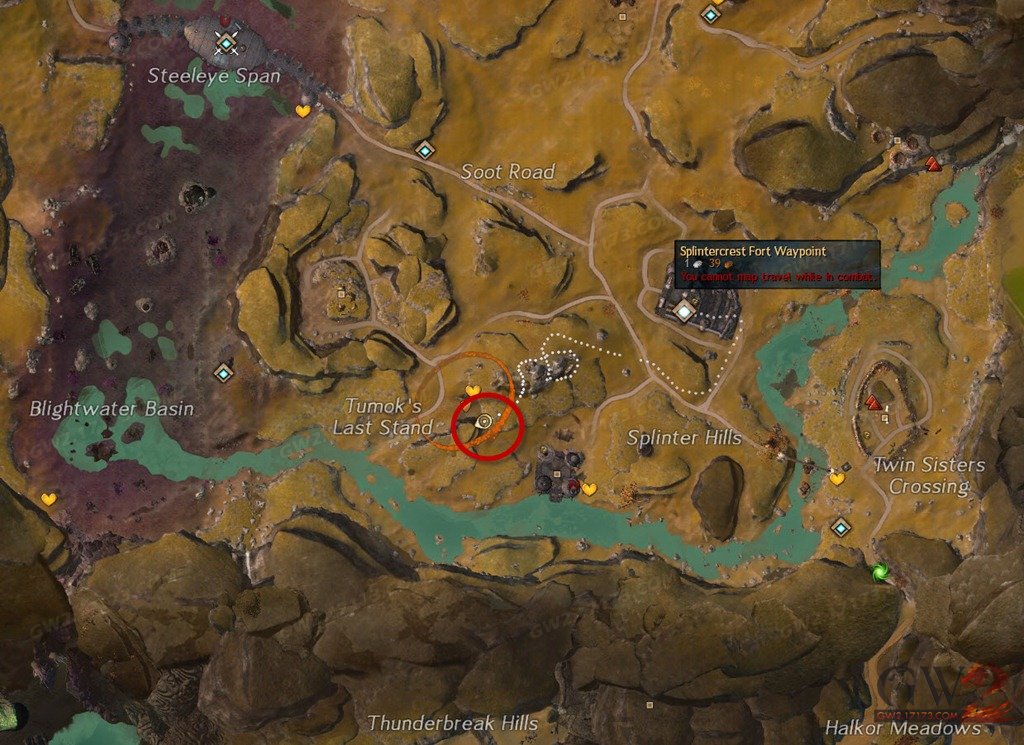Select the red vista marker above Twin Sisters Crossing
The image size is (1024, 745).
(x=873, y=403)
